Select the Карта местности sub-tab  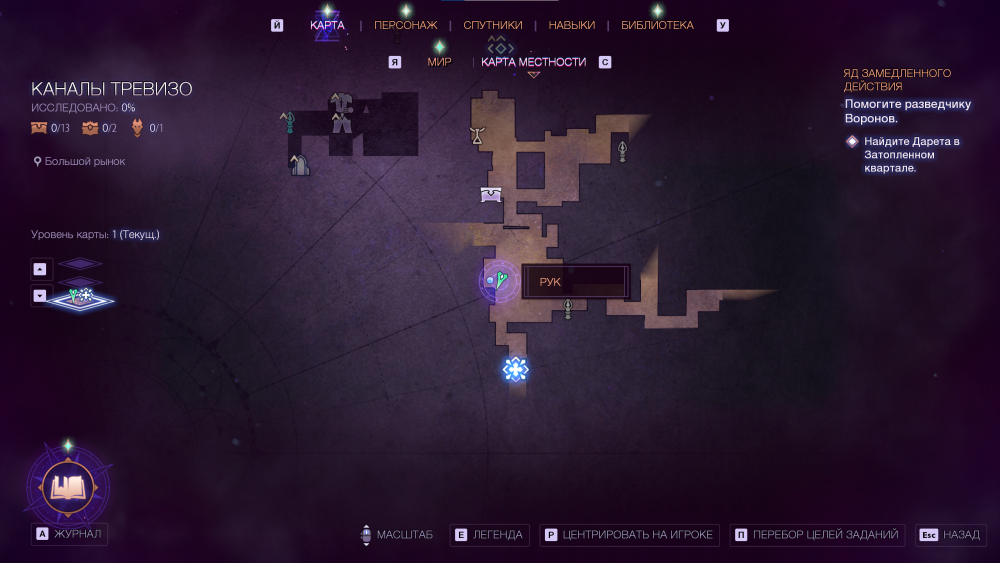[533, 62]
